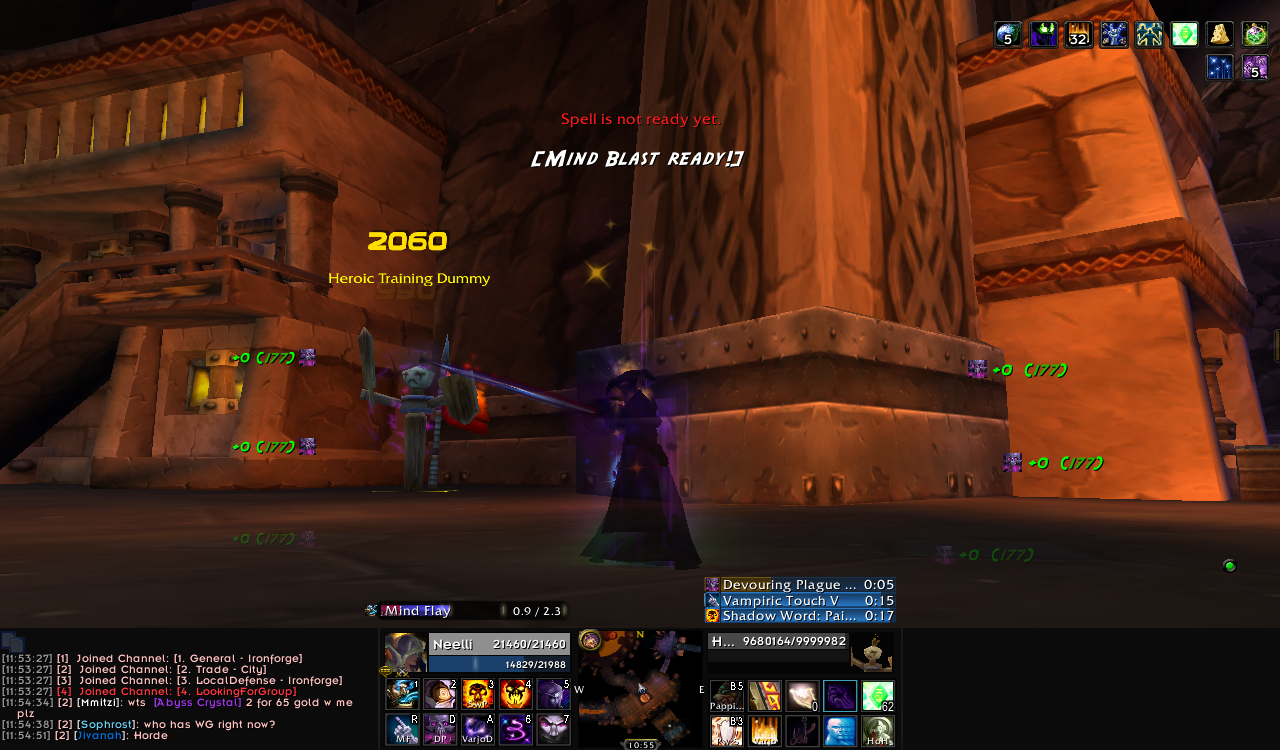The width and height of the screenshot is (1280, 750).
Task: Select the Neelli player portrait
Action: tap(405, 653)
